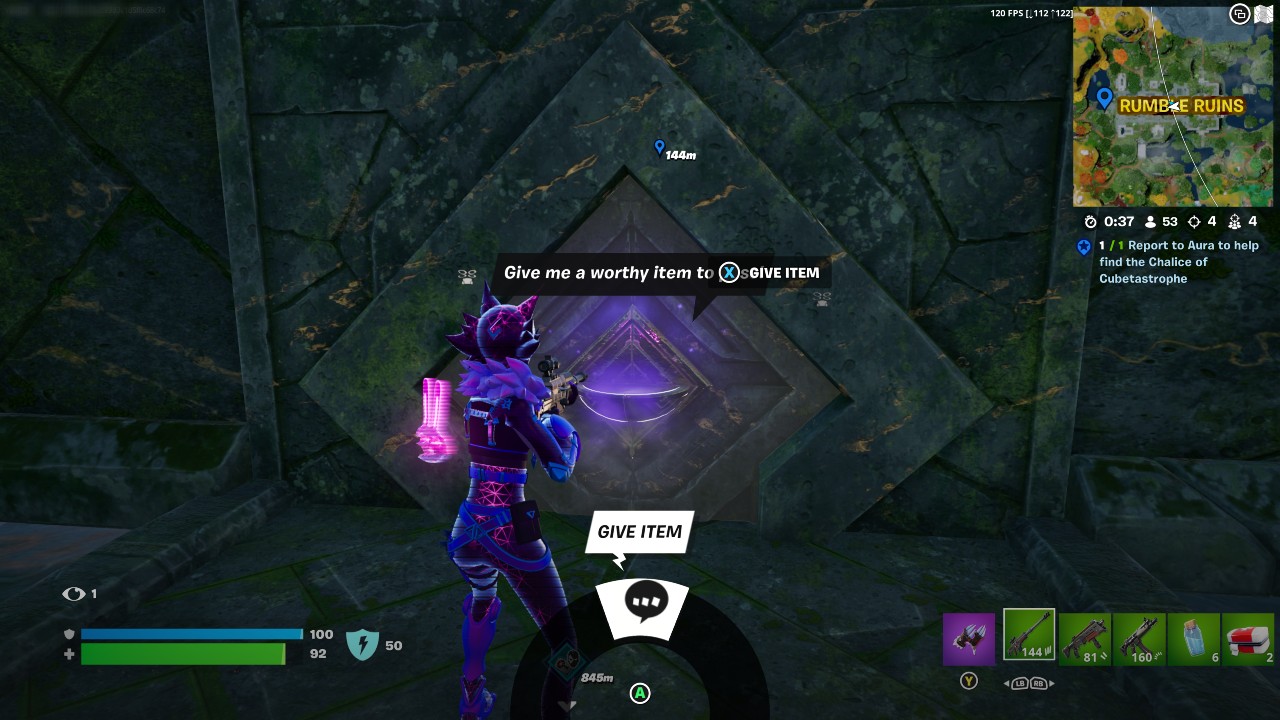Click the stopwatch timer icon above the quest tracker
The width and height of the screenshot is (1280, 720).
(1090, 221)
